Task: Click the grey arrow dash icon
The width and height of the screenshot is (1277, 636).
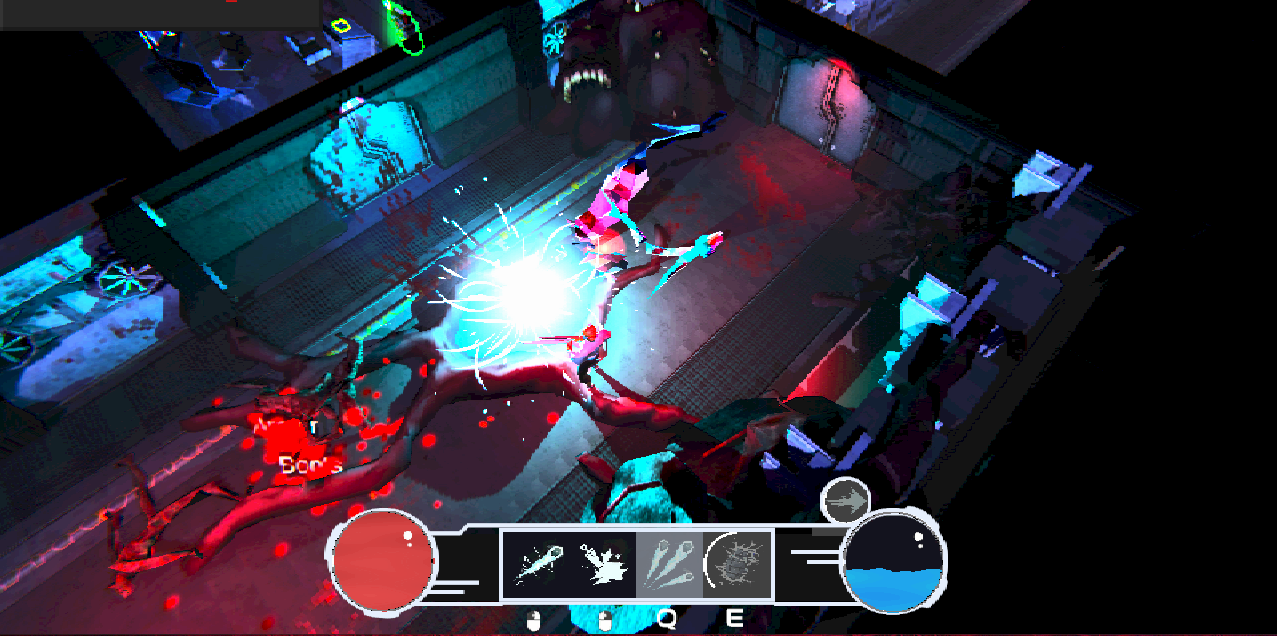Action: coord(845,500)
